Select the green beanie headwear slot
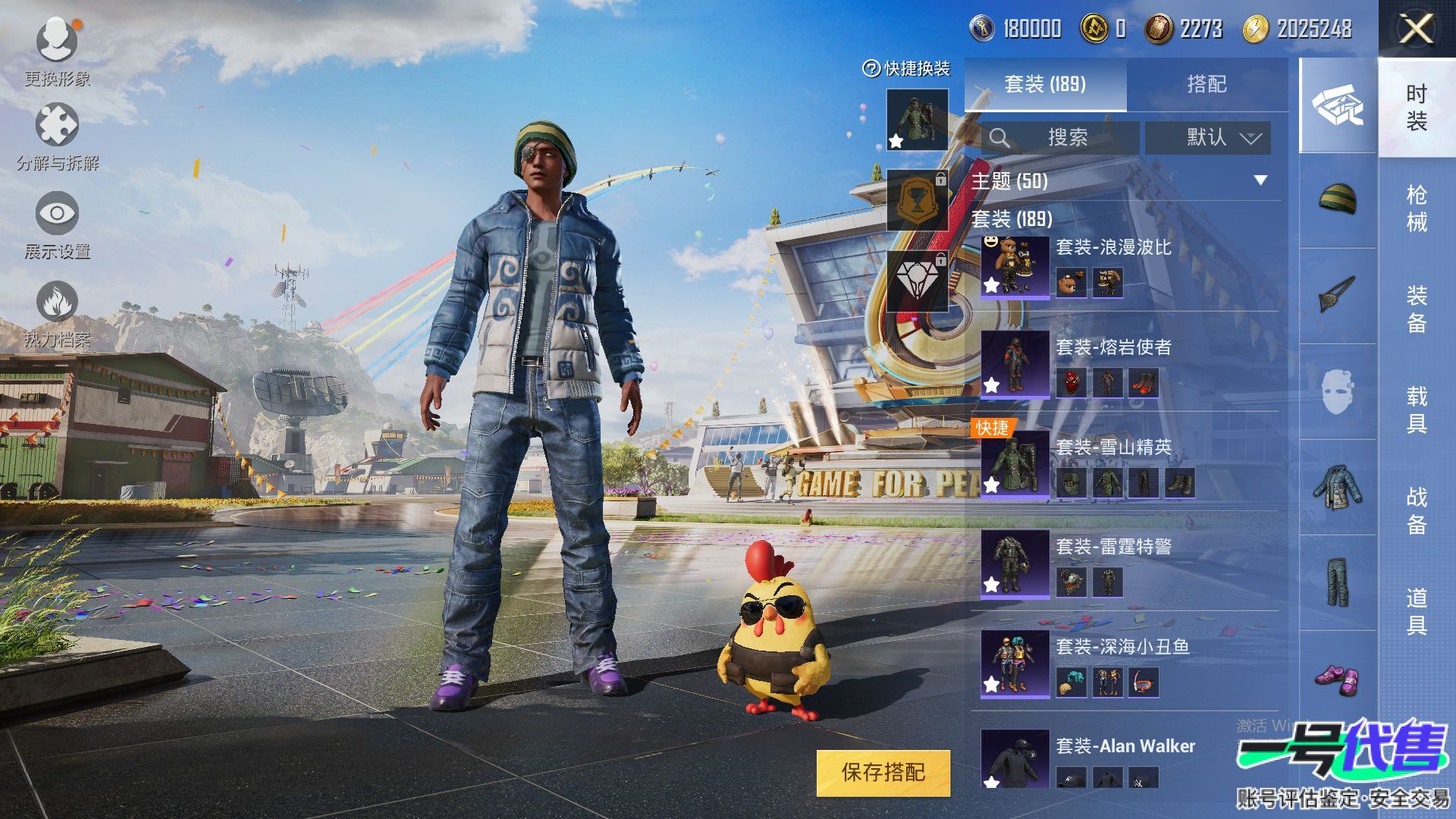This screenshot has width=1456, height=819. pyautogui.click(x=1338, y=199)
